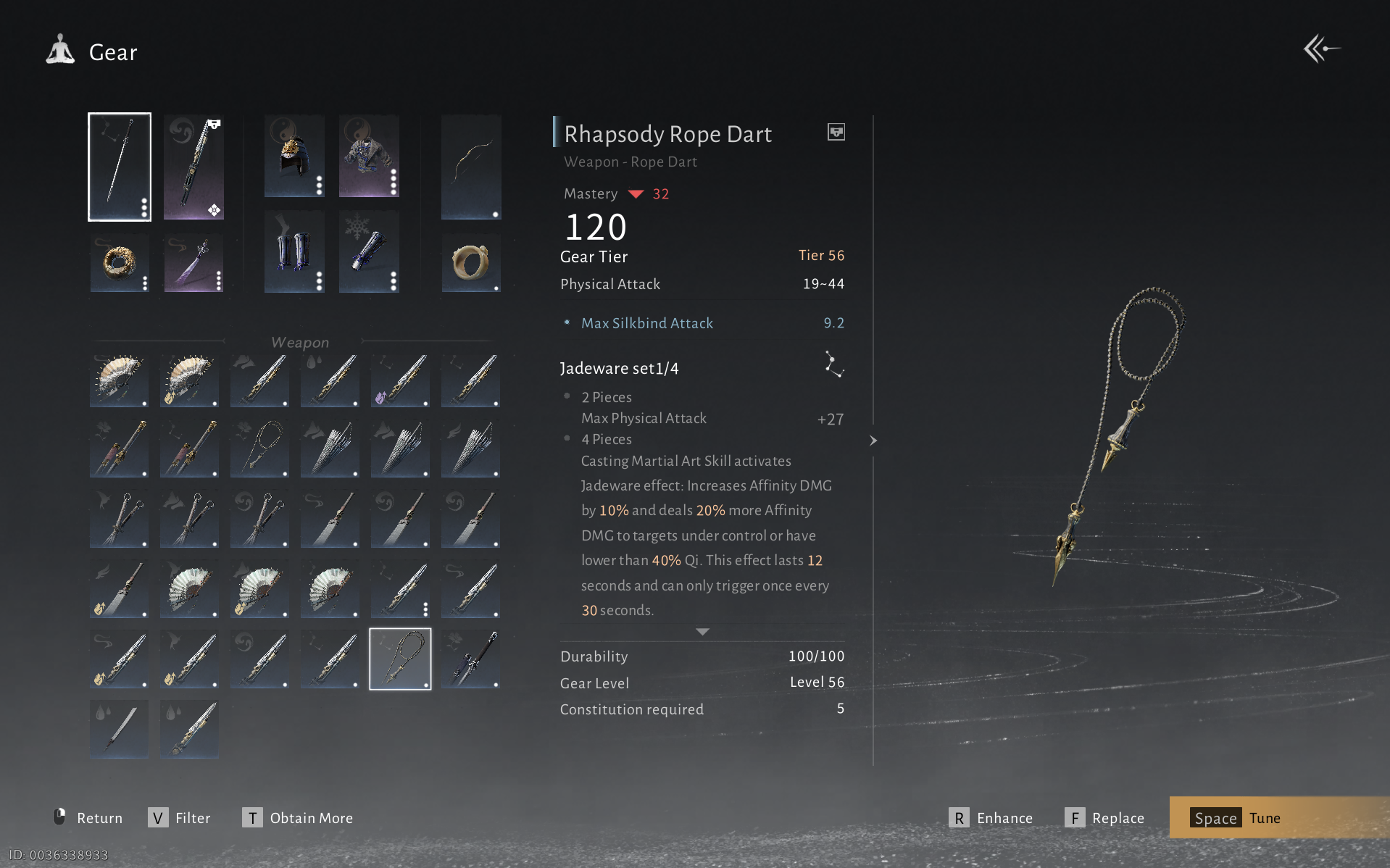
Task: Open the inventory Filter
Action: [x=180, y=818]
